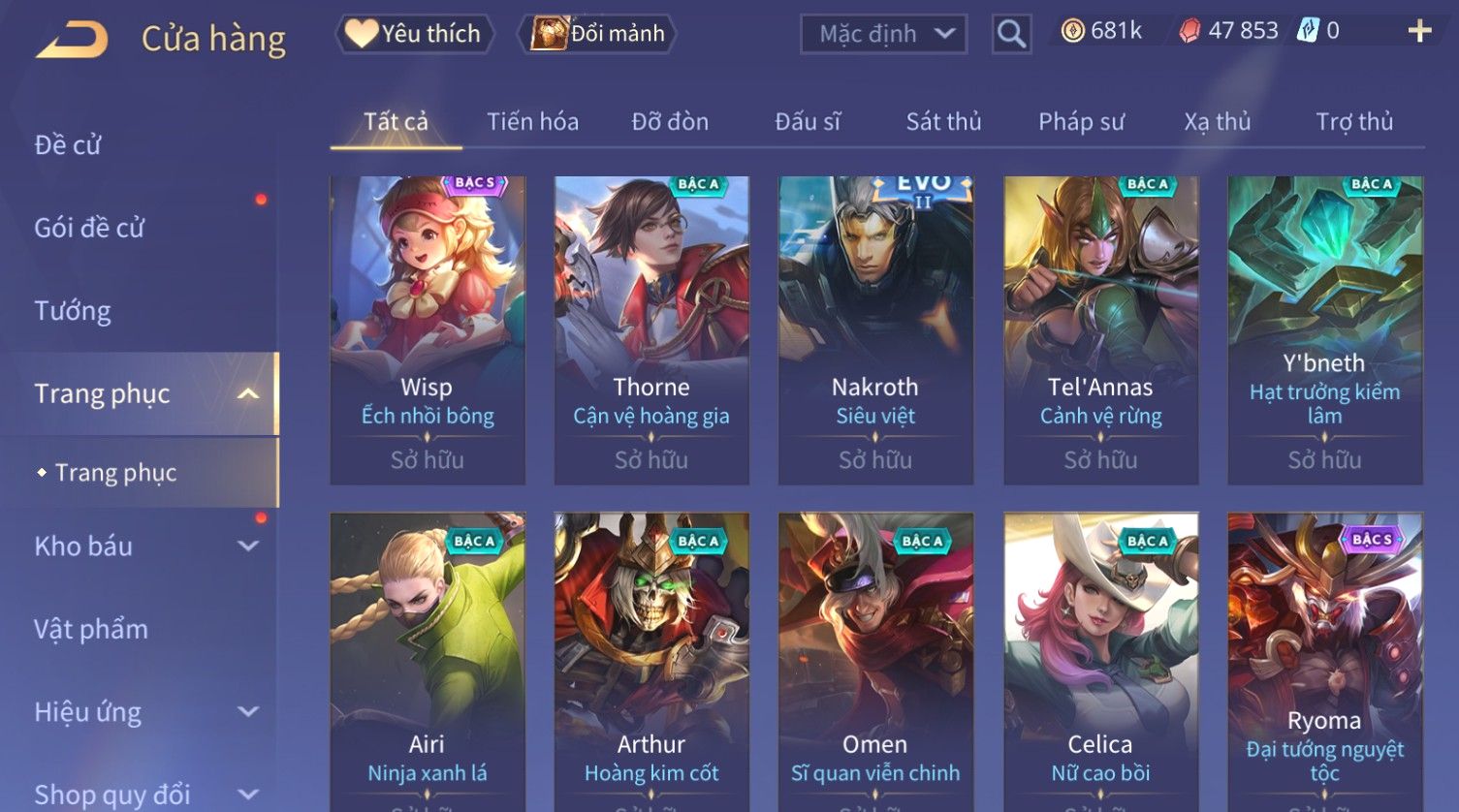Add currency with the plus button

pyautogui.click(x=1419, y=32)
